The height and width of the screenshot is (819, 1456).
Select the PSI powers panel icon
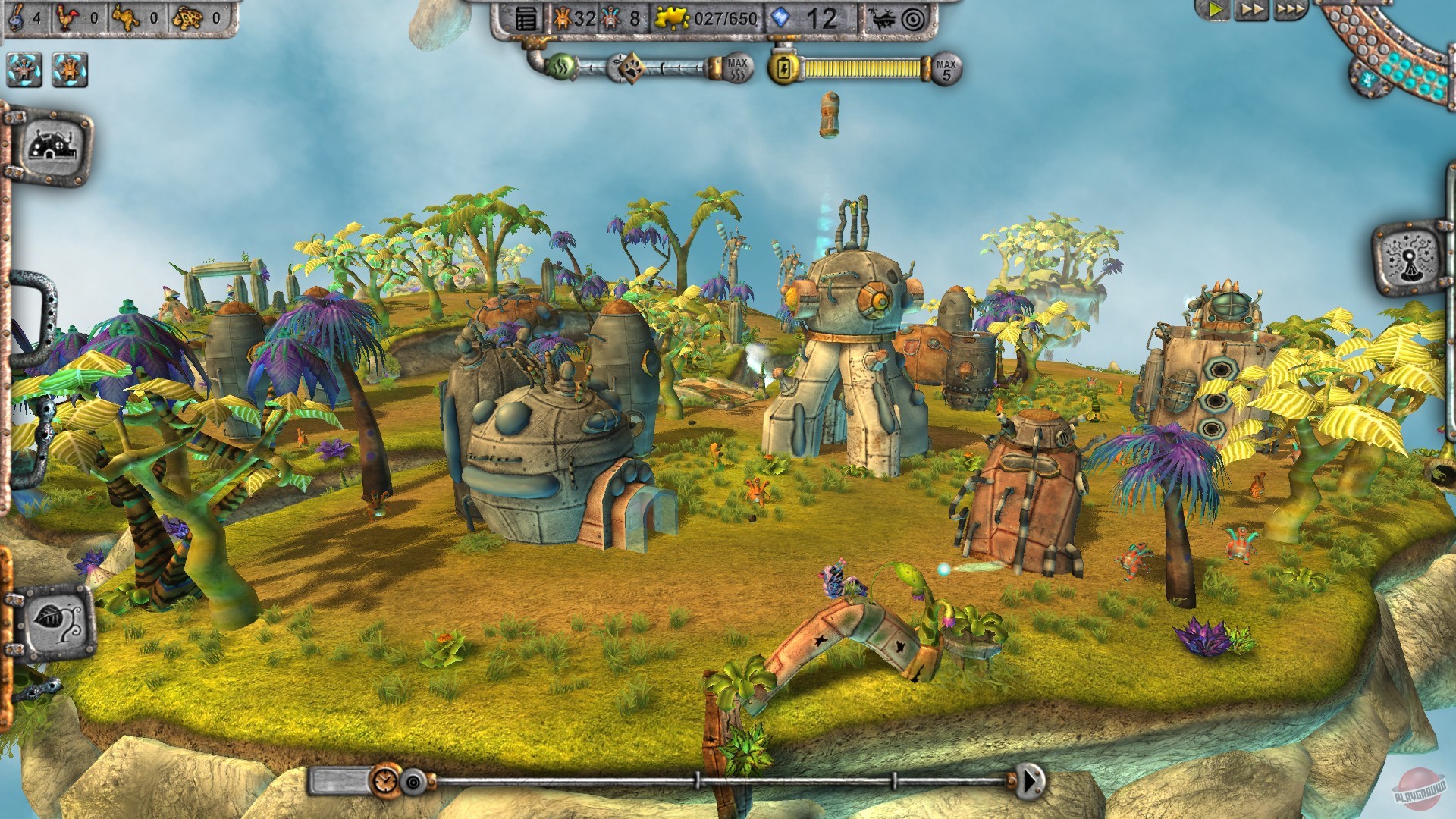[1408, 256]
